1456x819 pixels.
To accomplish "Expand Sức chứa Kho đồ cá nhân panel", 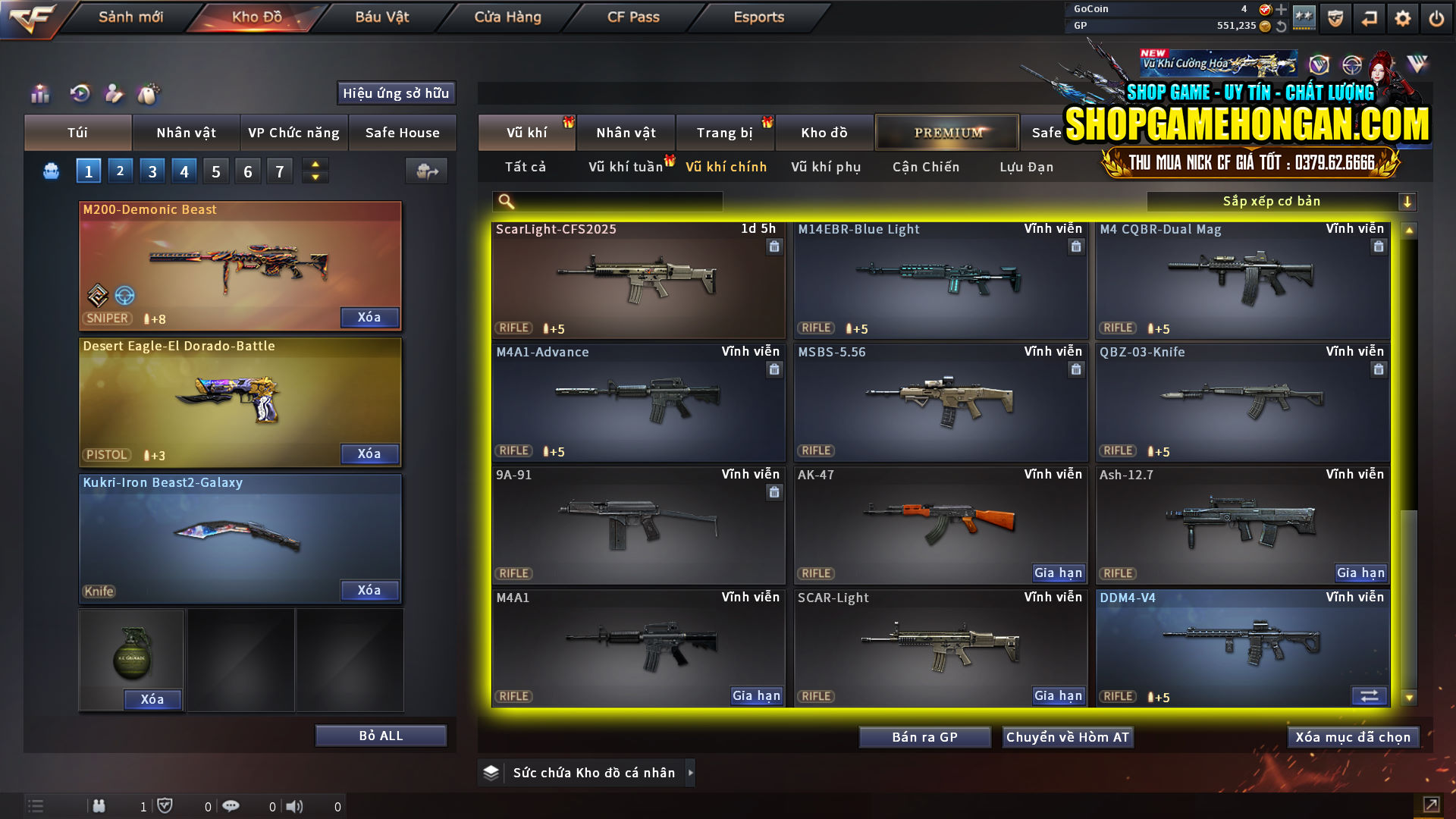I will tap(691, 773).
